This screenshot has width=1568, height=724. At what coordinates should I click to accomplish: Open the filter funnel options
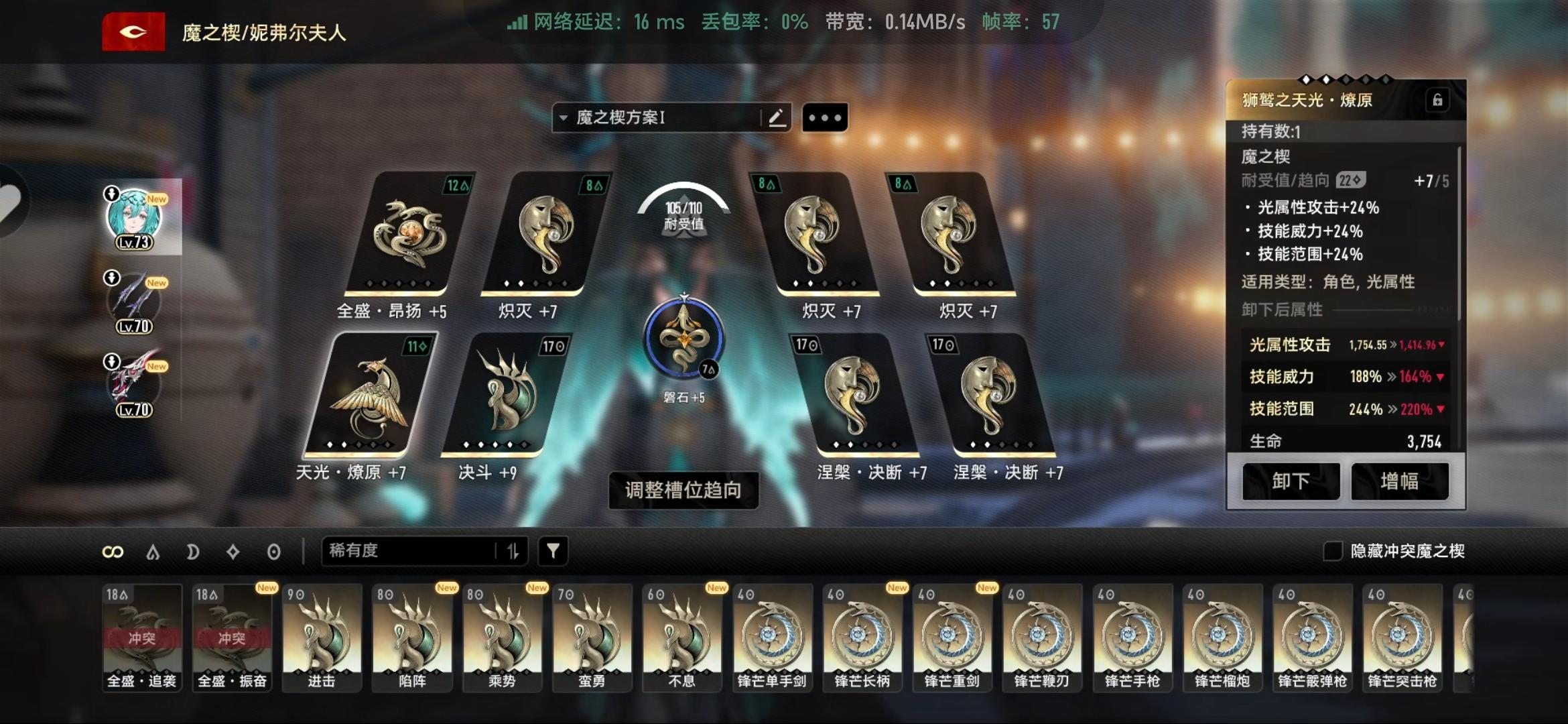pyautogui.click(x=552, y=551)
